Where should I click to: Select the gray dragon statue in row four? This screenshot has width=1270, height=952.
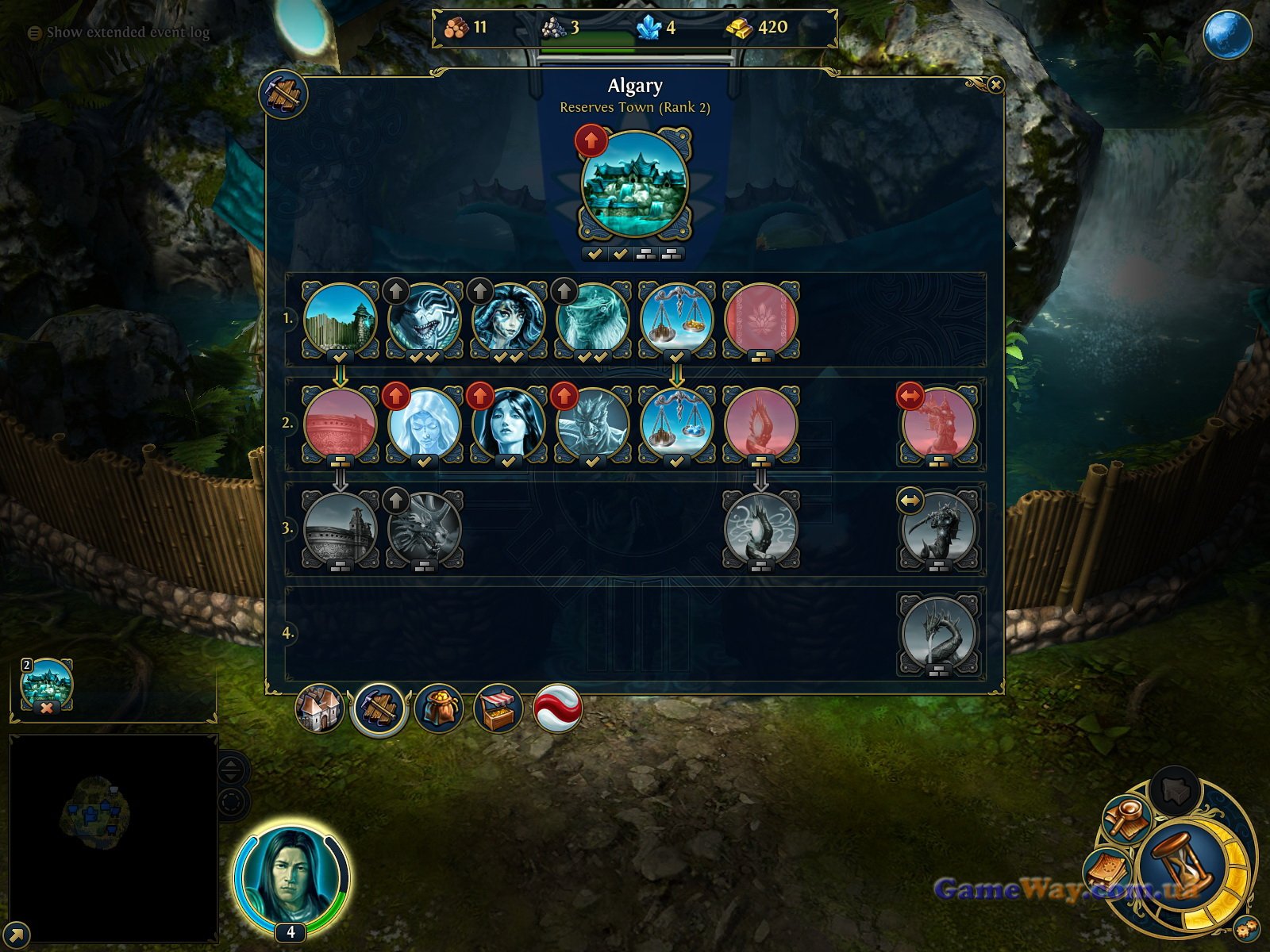(939, 633)
